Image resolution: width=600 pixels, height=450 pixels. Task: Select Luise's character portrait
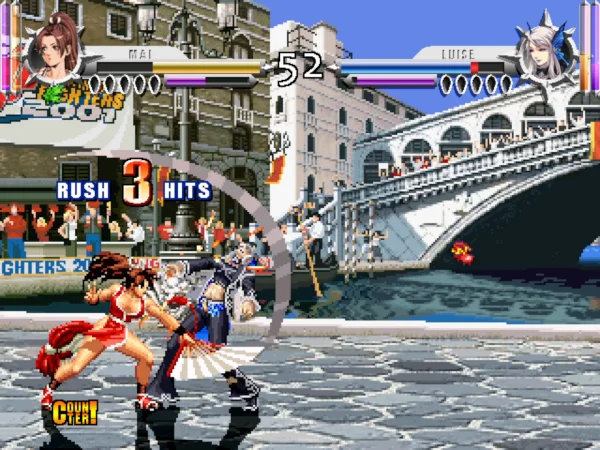pyautogui.click(x=545, y=49)
